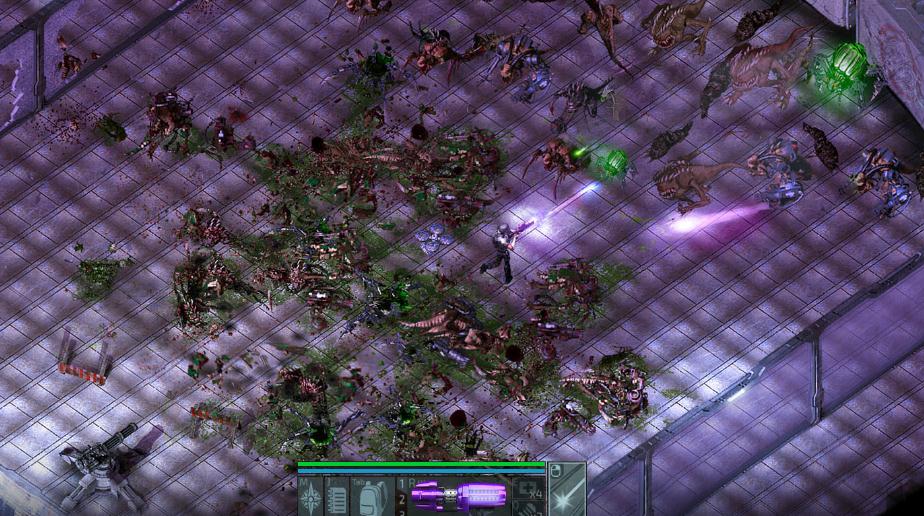
Task: Open the journal notes icon
Action: 337,496
